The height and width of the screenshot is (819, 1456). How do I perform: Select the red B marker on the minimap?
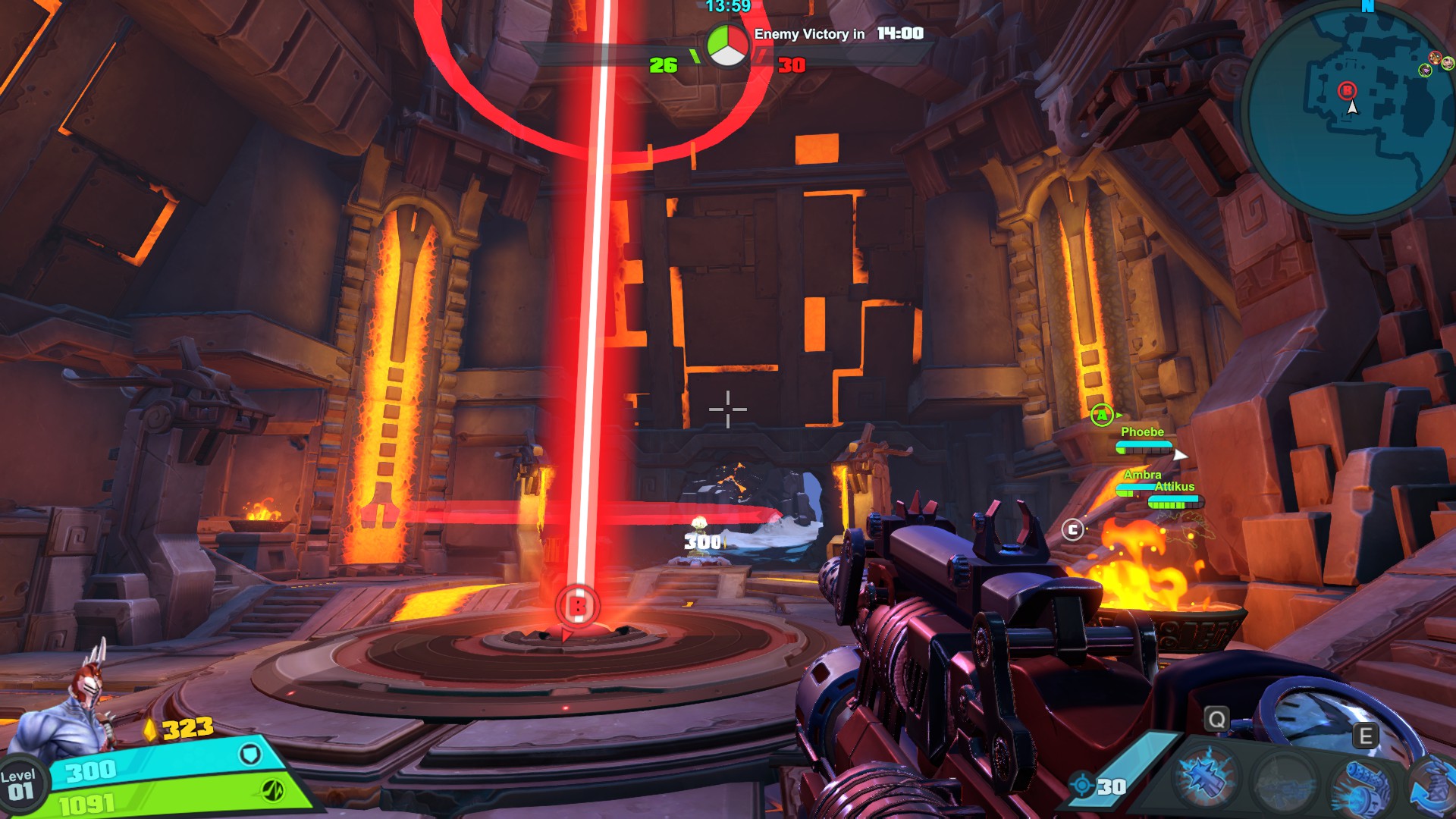click(1347, 91)
